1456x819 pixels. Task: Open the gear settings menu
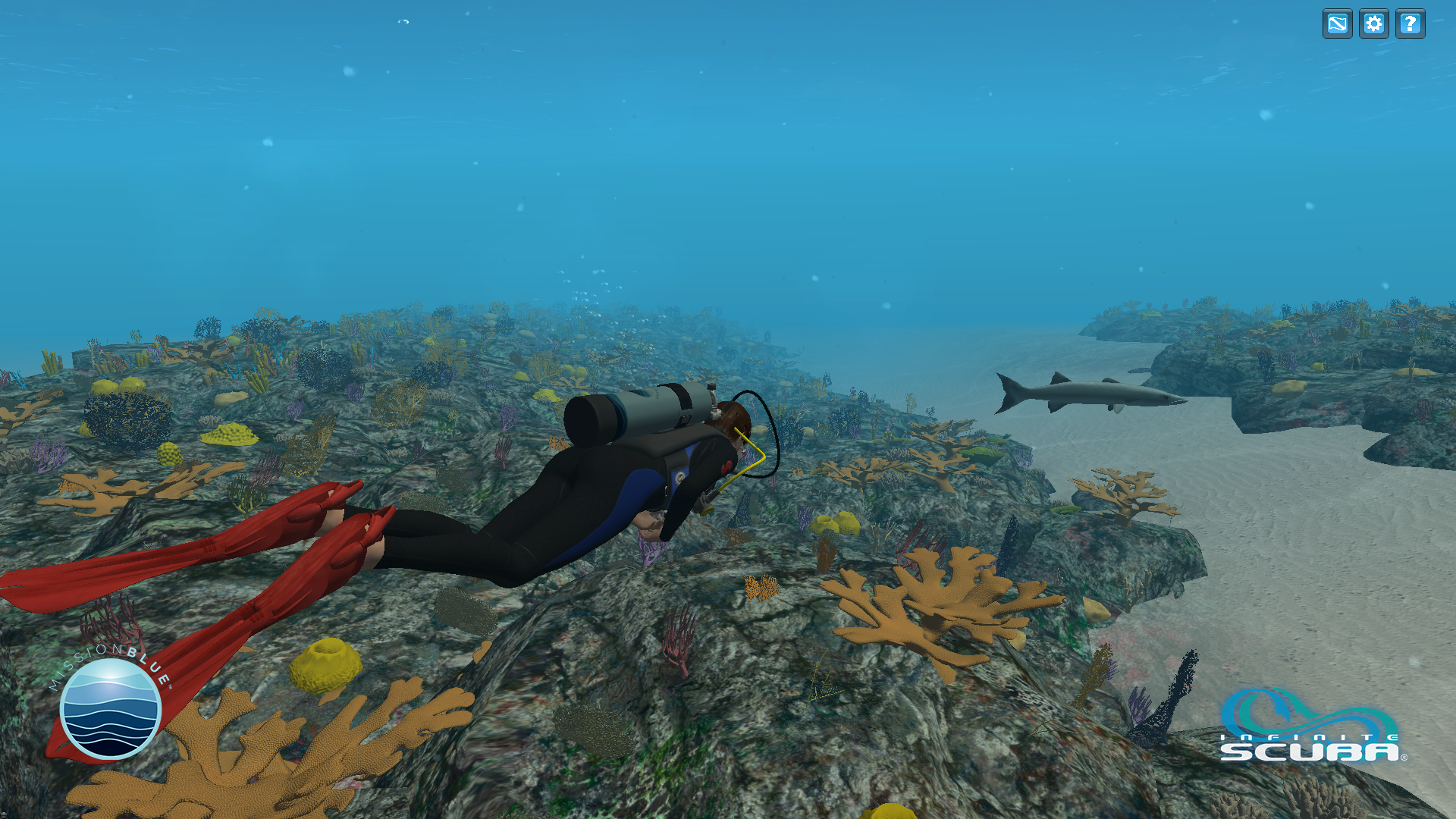click(1373, 24)
